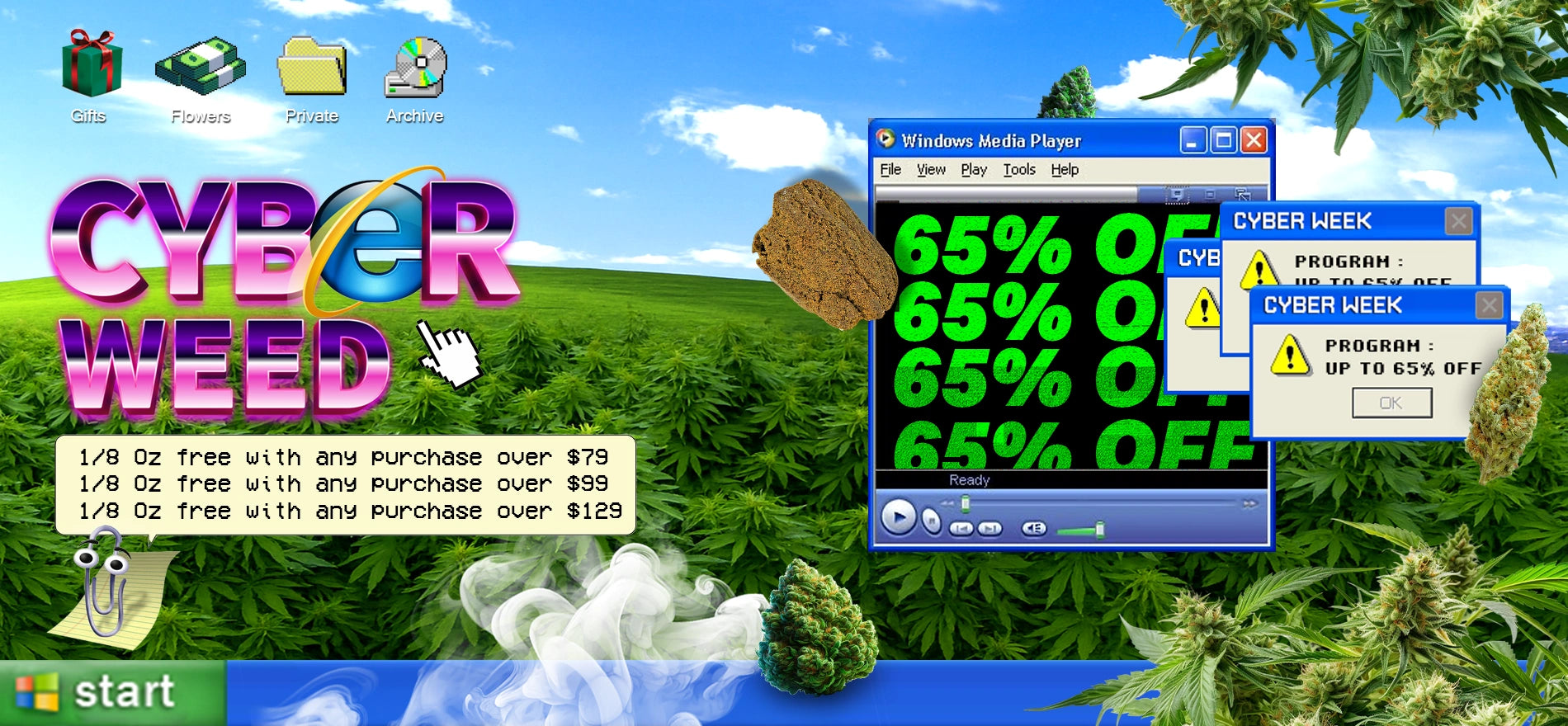Close the Windows Media Player window

1254,141
